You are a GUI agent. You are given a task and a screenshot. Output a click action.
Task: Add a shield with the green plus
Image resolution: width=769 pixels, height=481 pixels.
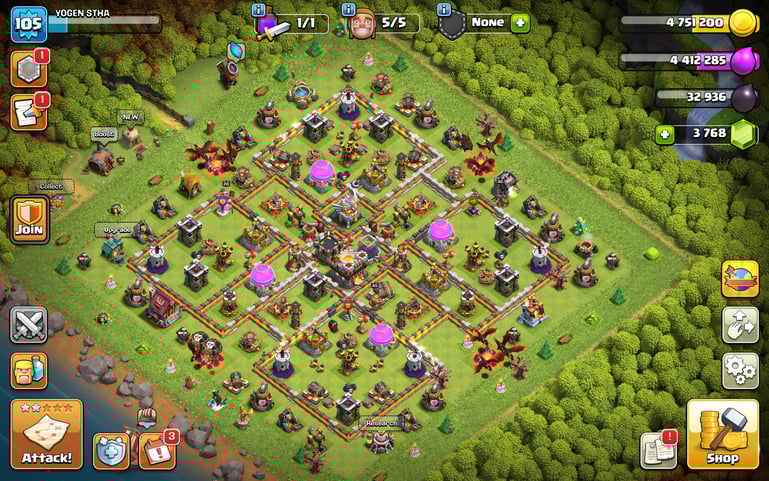pos(519,23)
